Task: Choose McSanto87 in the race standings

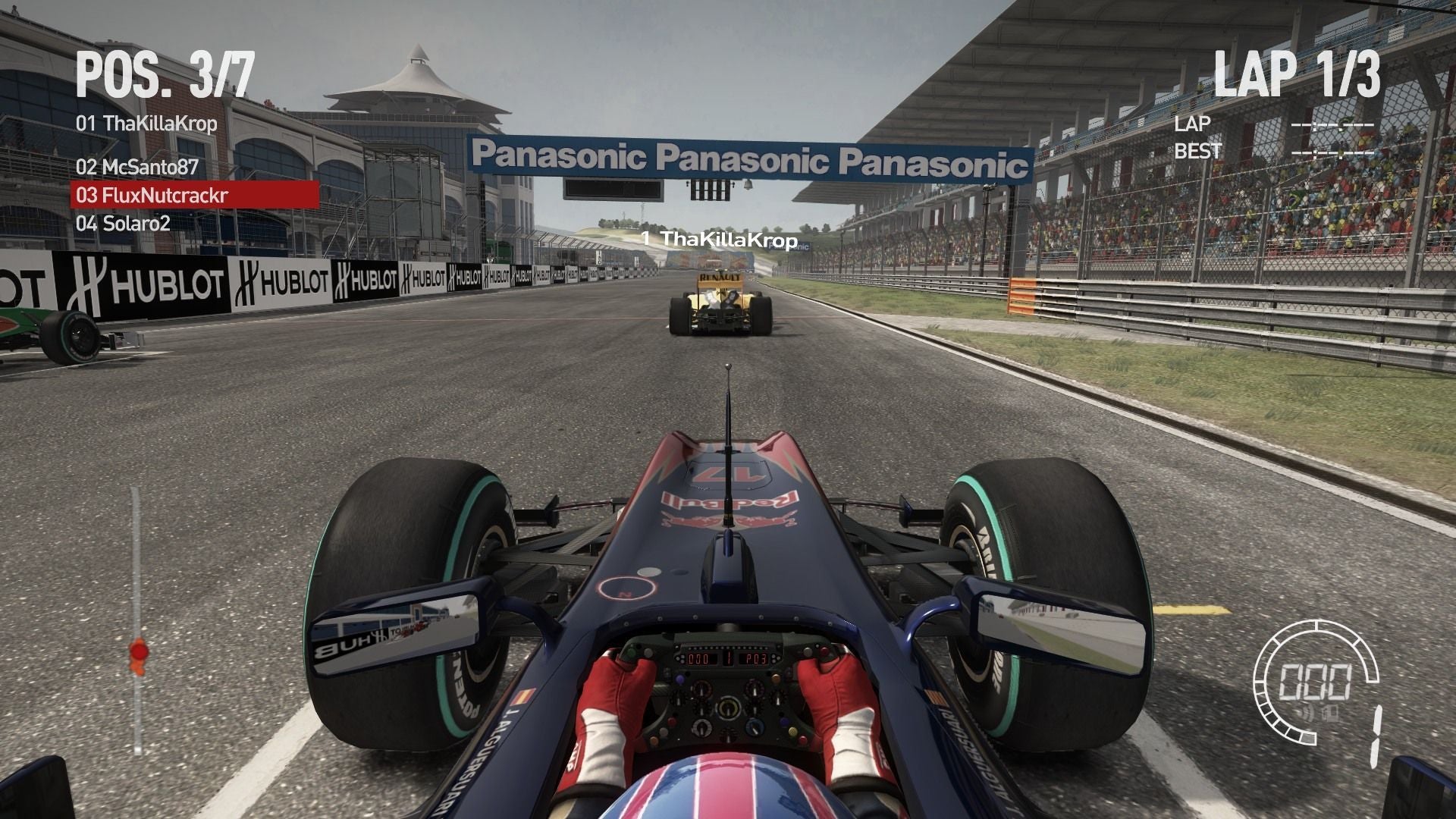Action: pos(137,168)
